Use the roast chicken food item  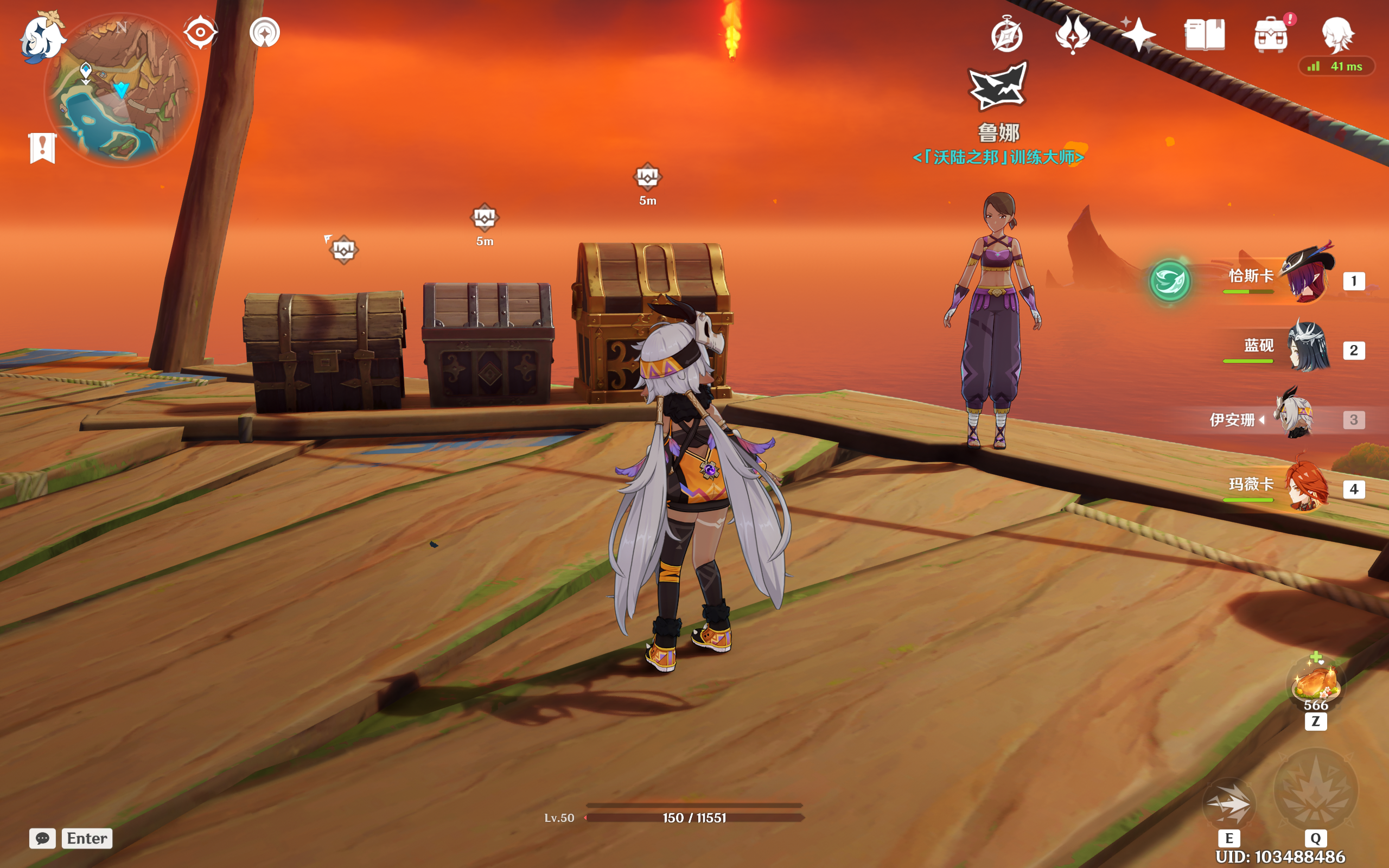tap(1316, 683)
